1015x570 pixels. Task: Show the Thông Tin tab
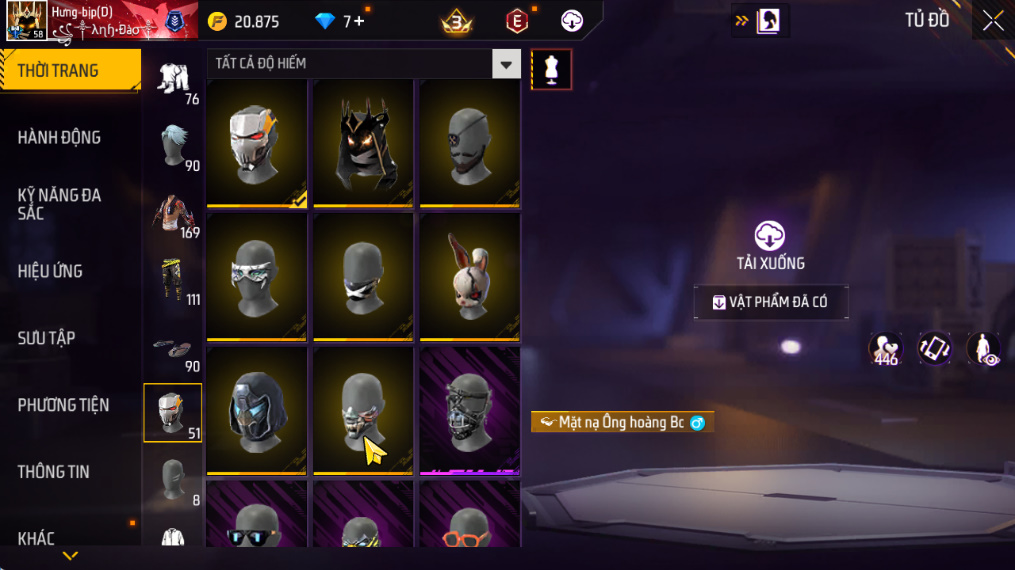click(54, 472)
